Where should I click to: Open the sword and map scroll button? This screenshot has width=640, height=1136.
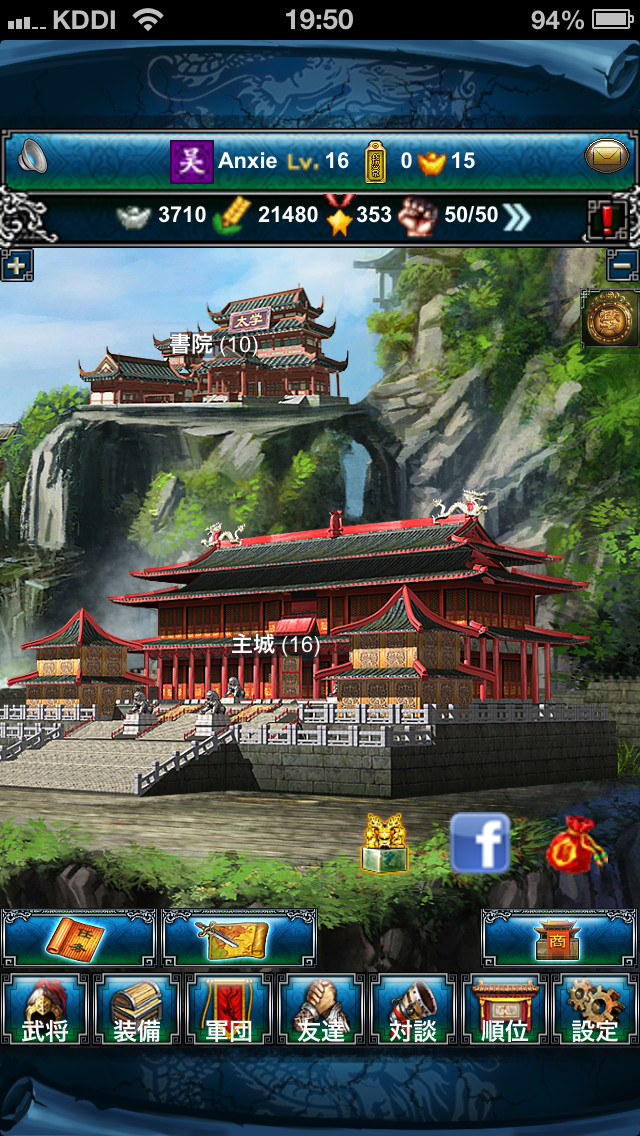coord(239,938)
